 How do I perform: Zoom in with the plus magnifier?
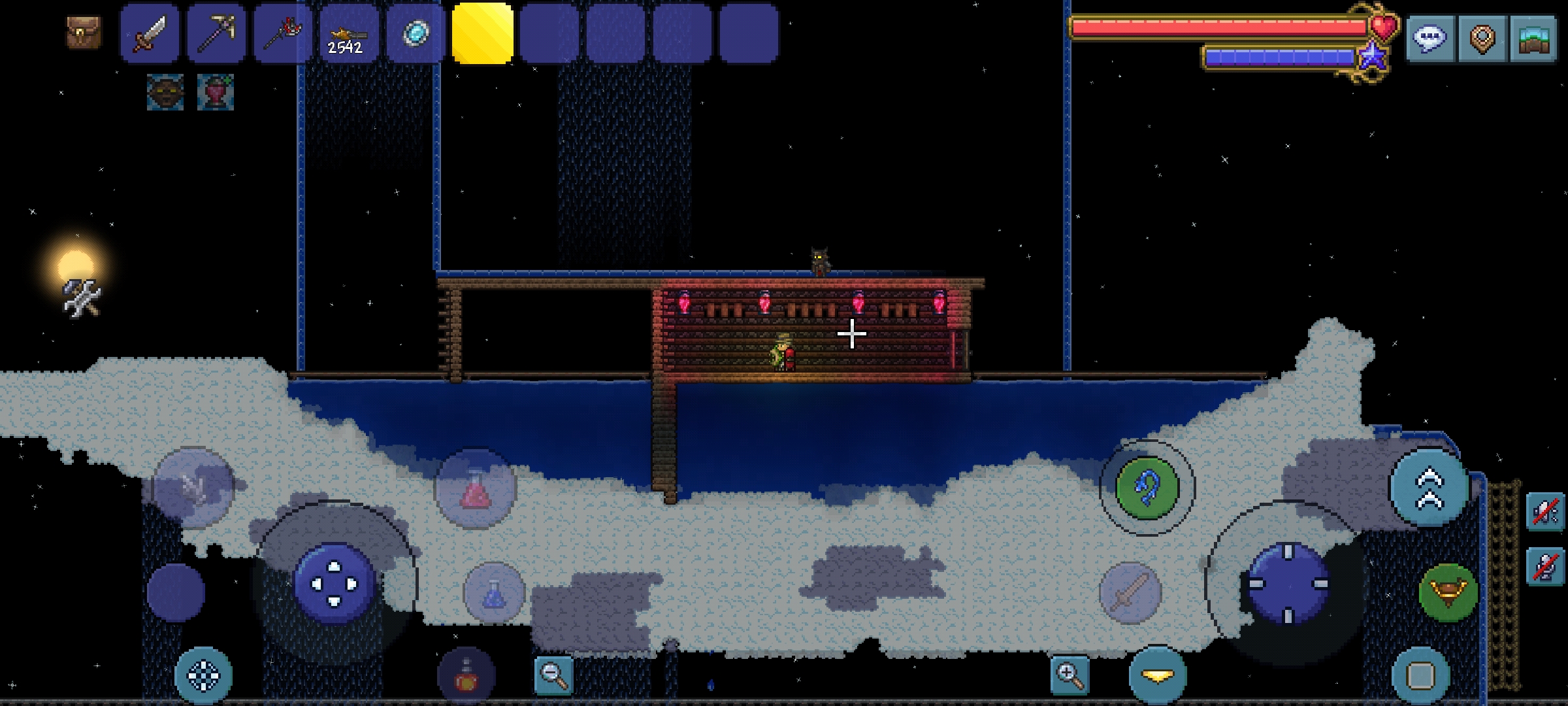tap(1070, 675)
